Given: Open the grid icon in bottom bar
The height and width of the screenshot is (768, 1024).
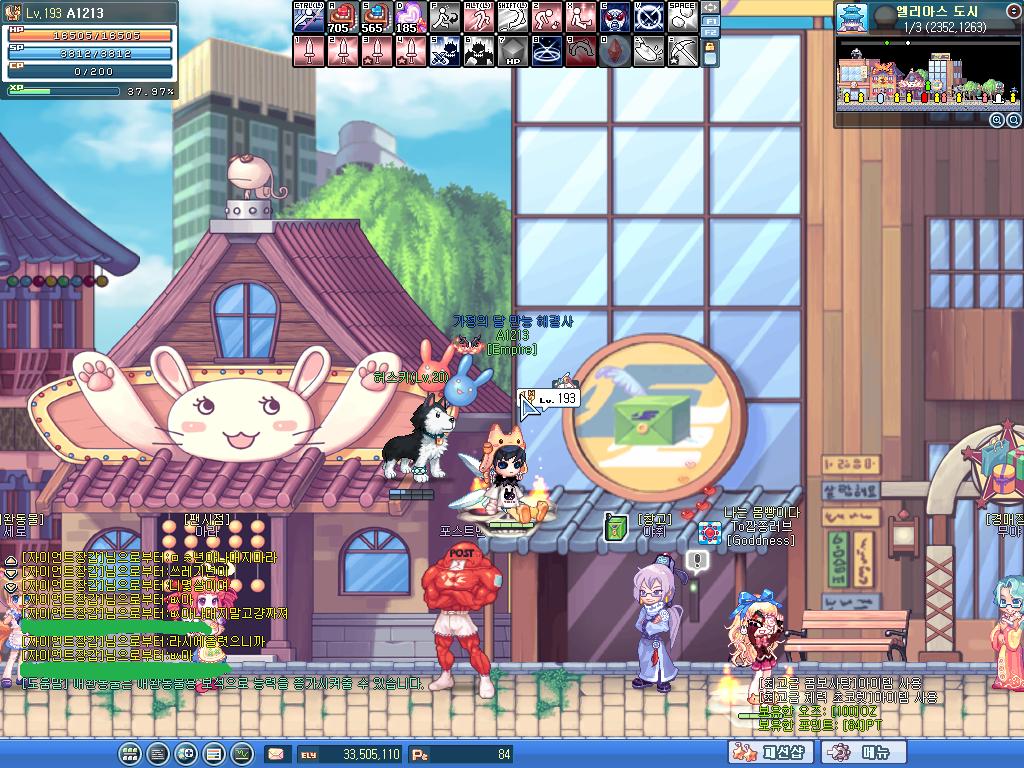Looking at the screenshot, I should [x=129, y=753].
